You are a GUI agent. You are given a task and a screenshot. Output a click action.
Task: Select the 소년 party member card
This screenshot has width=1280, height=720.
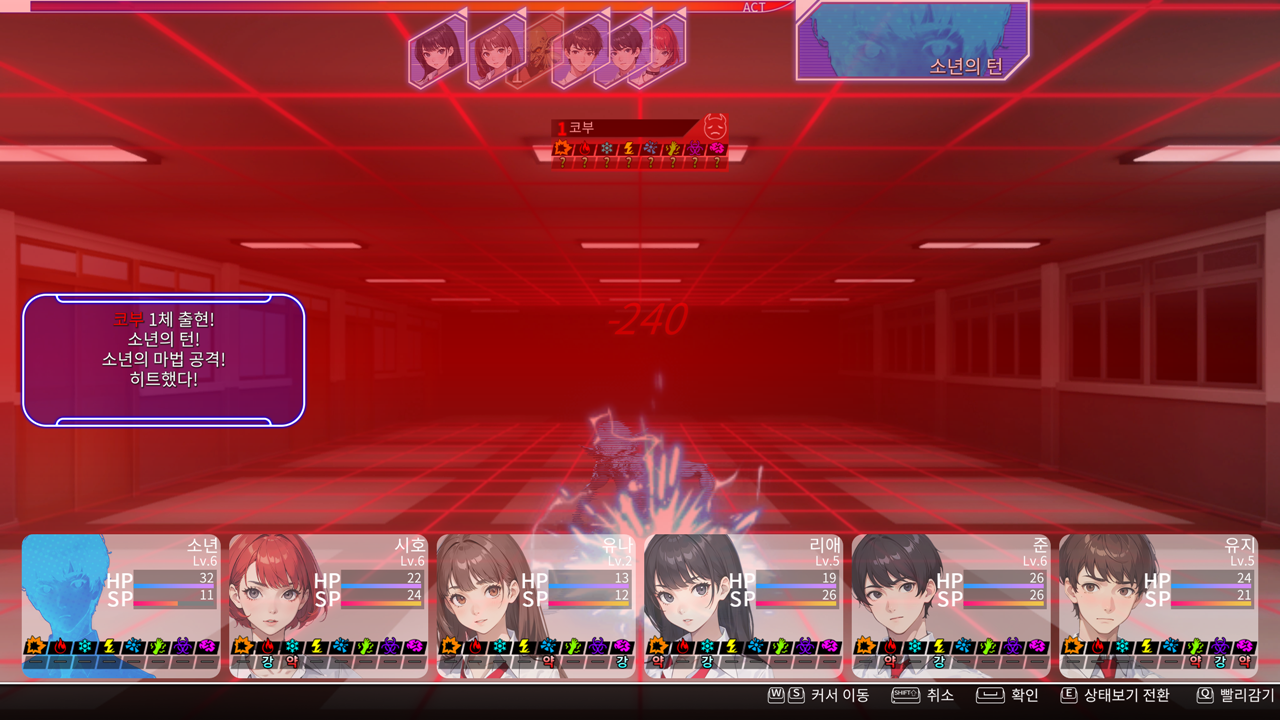[x=121, y=606]
